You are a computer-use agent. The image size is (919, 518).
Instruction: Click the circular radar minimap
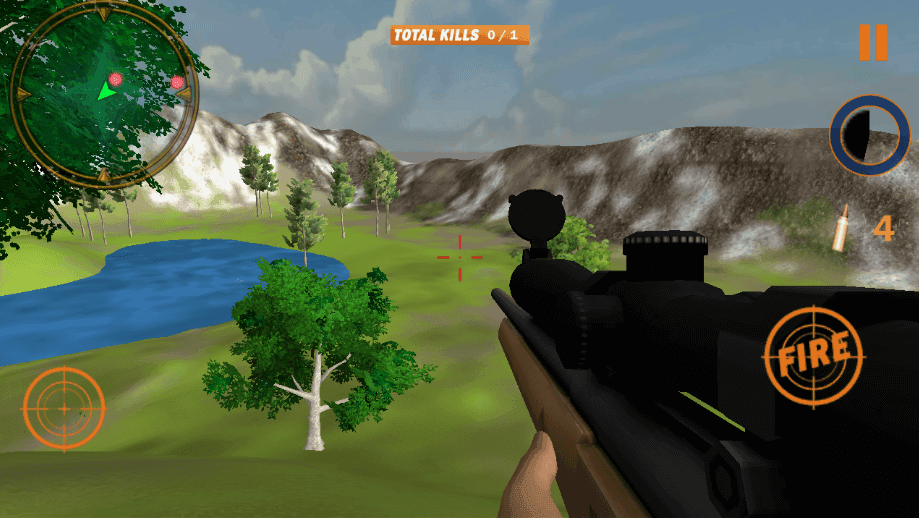tap(103, 95)
